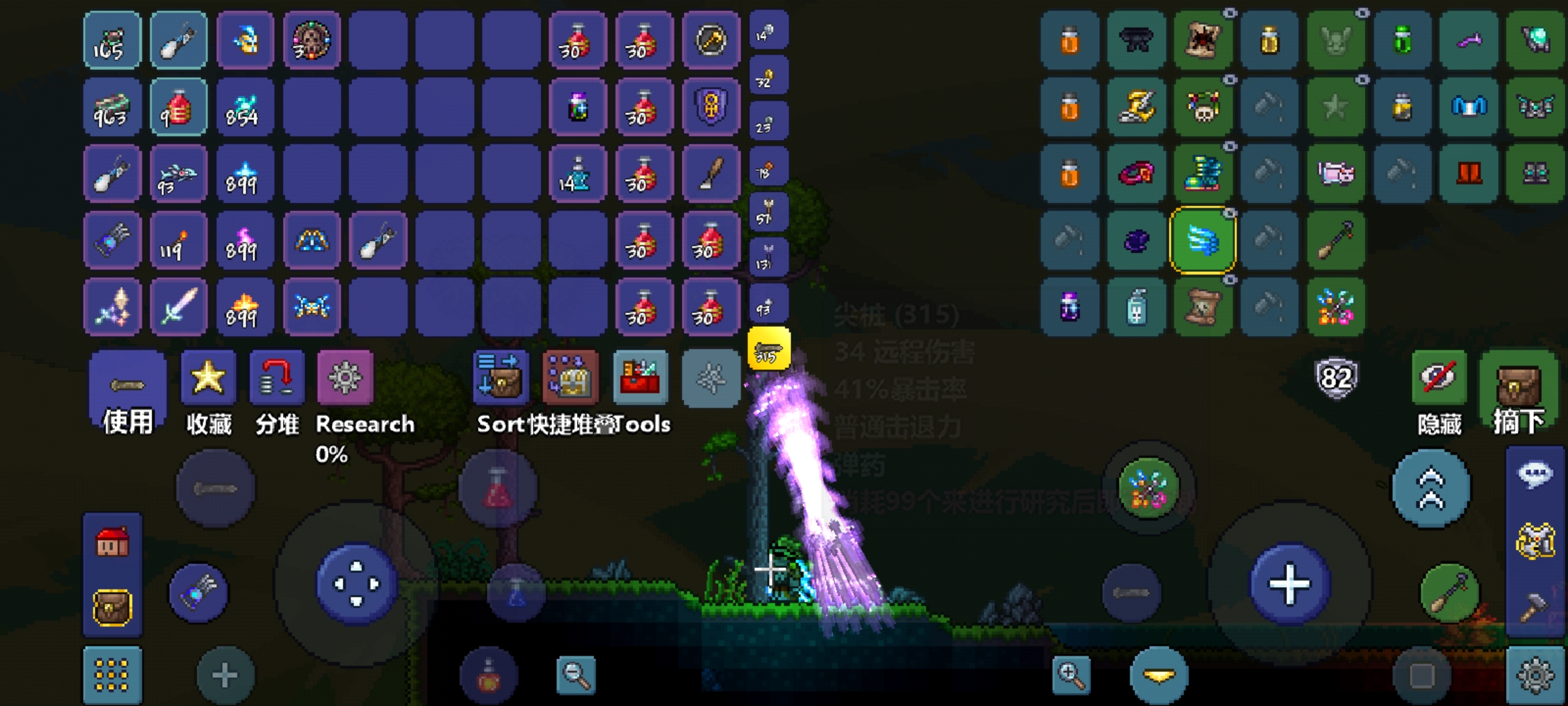Screen dimensions: 1568x706
Task: Activate the quick stack chest button
Action: pos(570,378)
